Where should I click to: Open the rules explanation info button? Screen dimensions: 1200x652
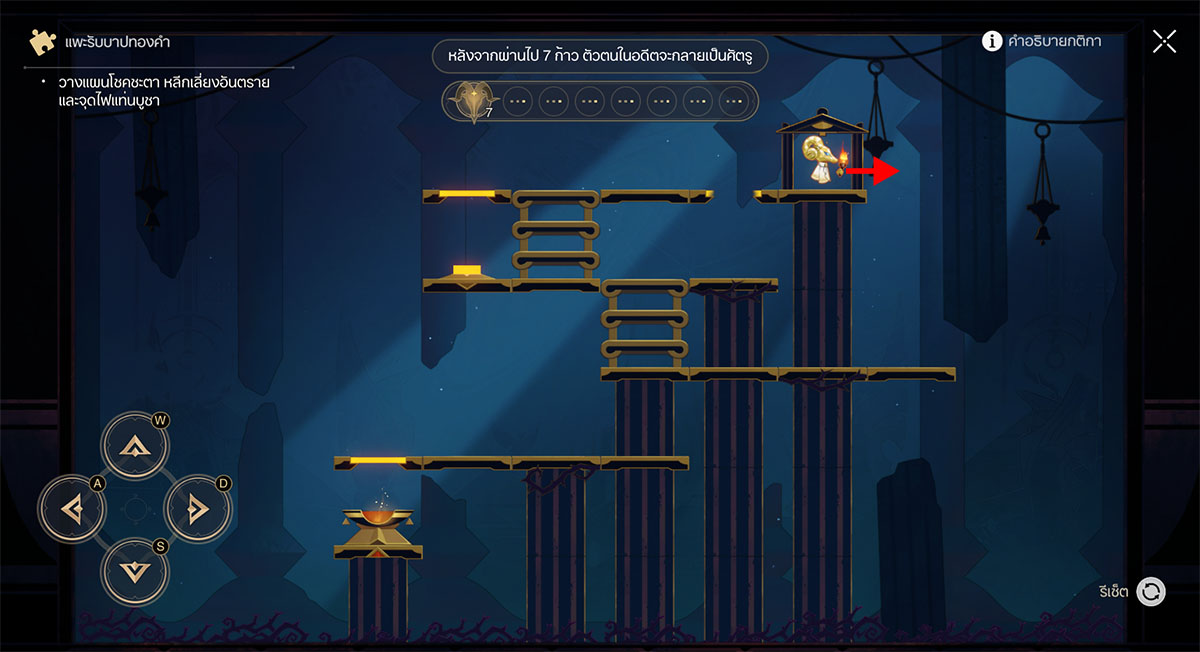click(x=992, y=41)
